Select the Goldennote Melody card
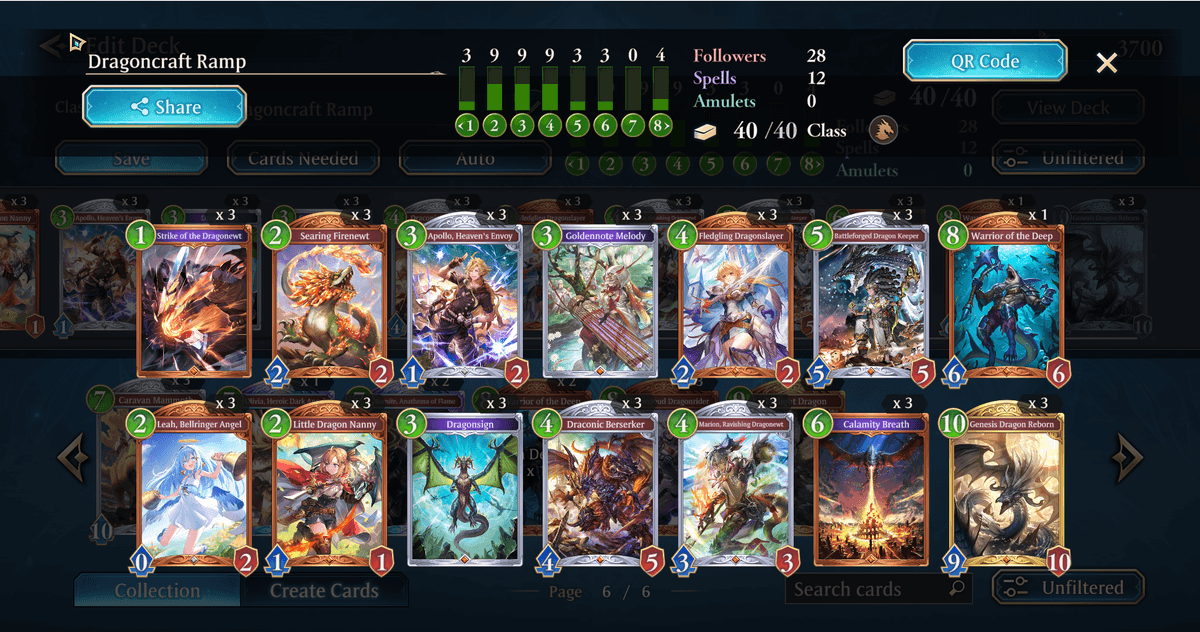 click(x=600, y=300)
